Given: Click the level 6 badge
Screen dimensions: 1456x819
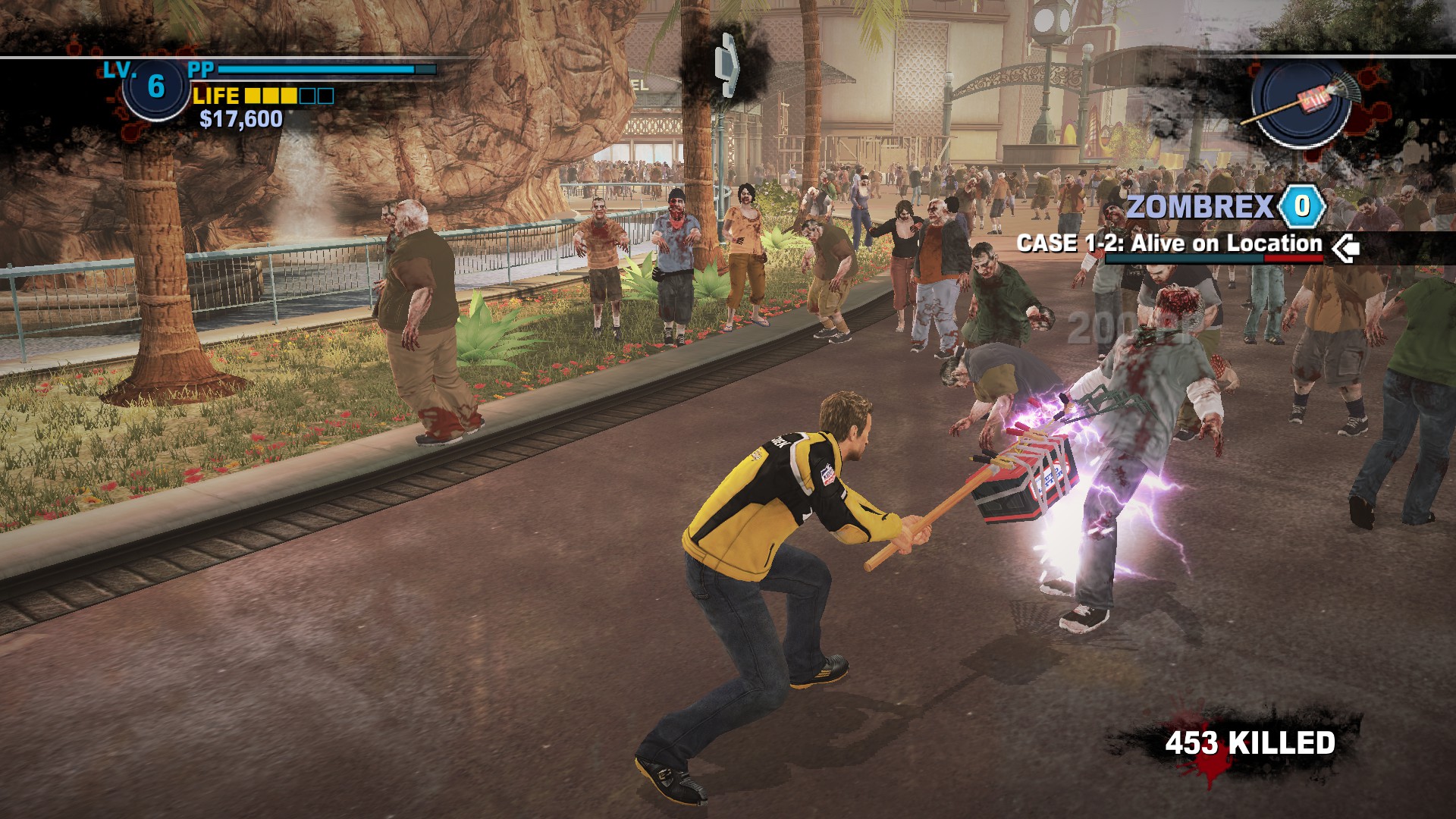Looking at the screenshot, I should pos(155,87).
